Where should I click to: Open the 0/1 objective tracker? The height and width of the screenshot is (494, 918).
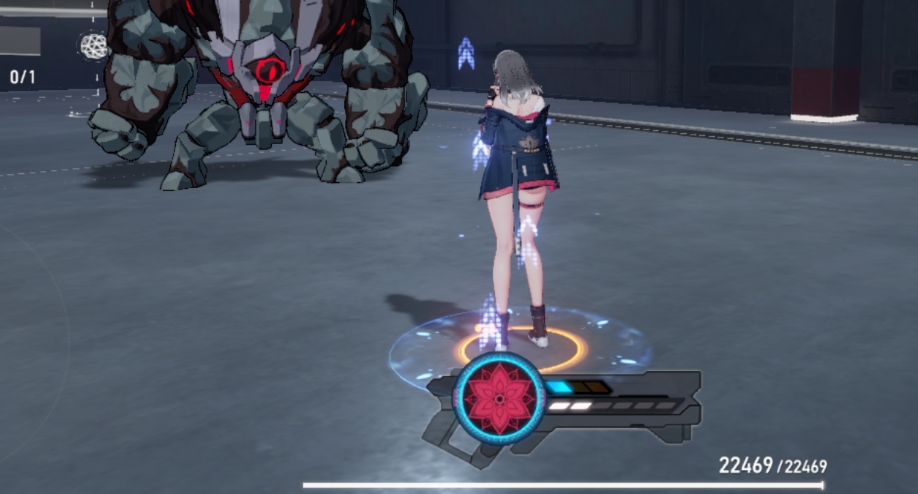tap(22, 76)
